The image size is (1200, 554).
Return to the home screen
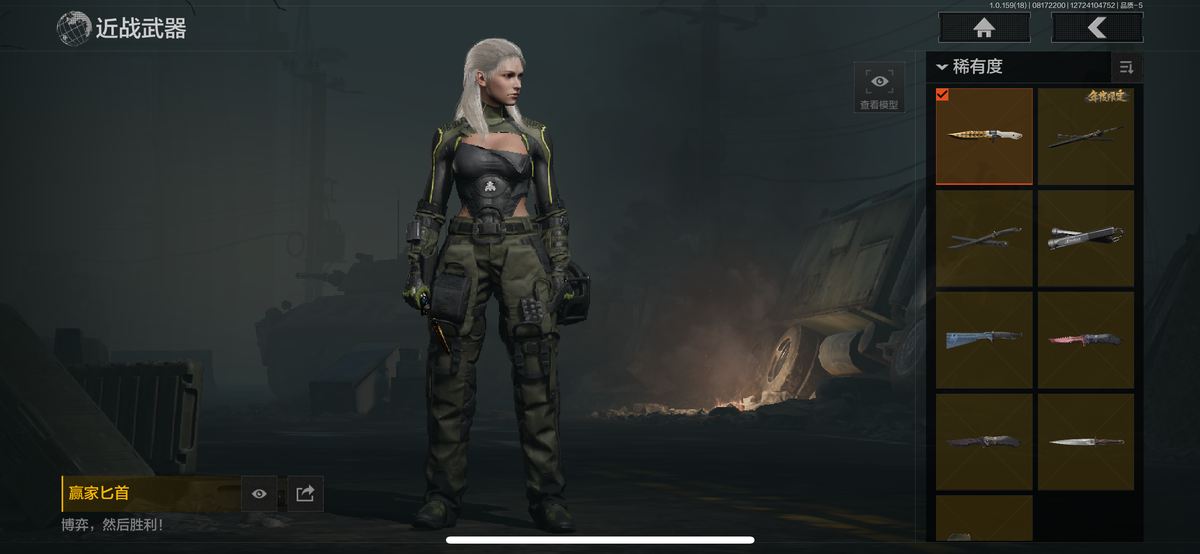tap(983, 27)
